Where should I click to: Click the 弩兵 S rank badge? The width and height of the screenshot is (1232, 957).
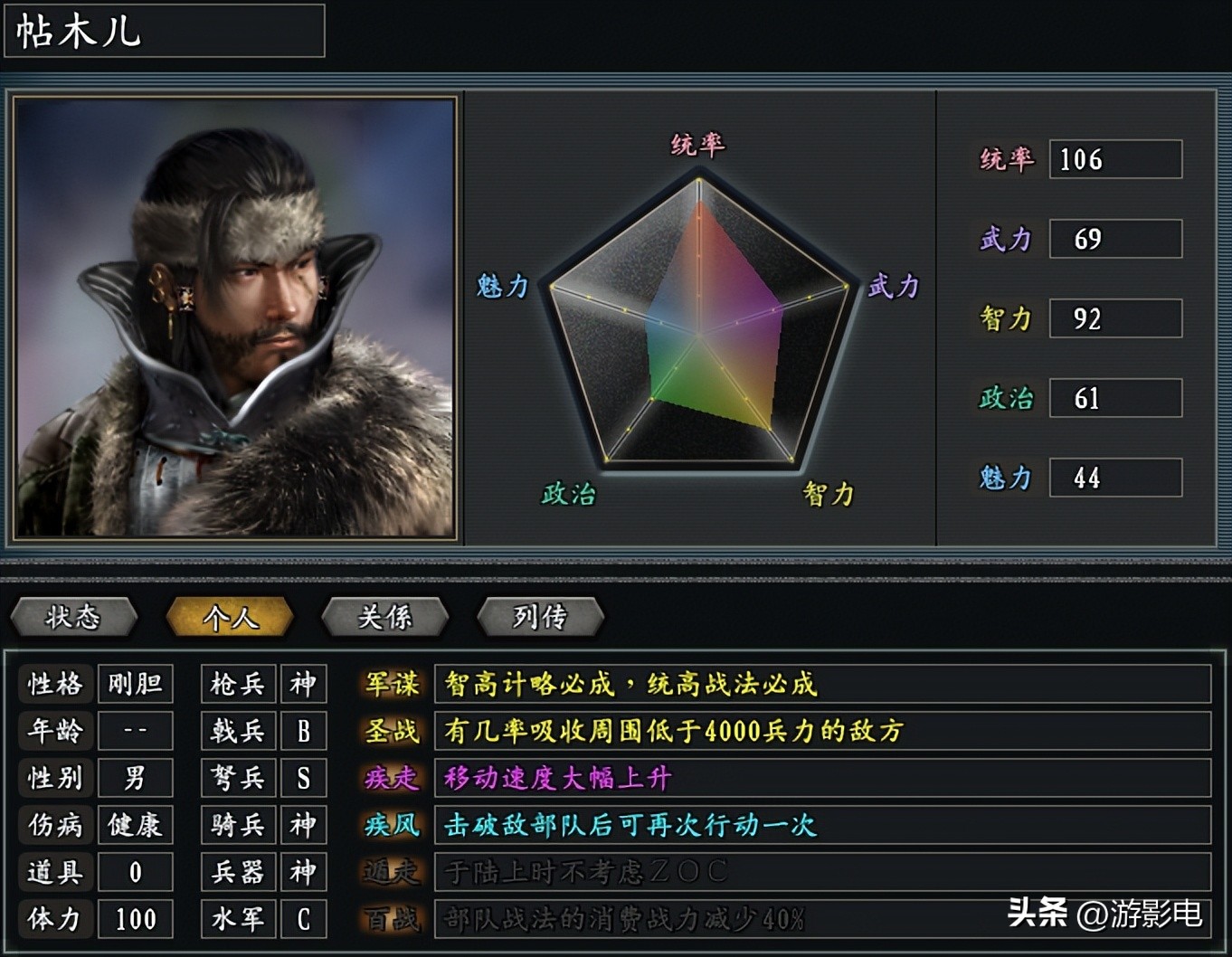[304, 778]
